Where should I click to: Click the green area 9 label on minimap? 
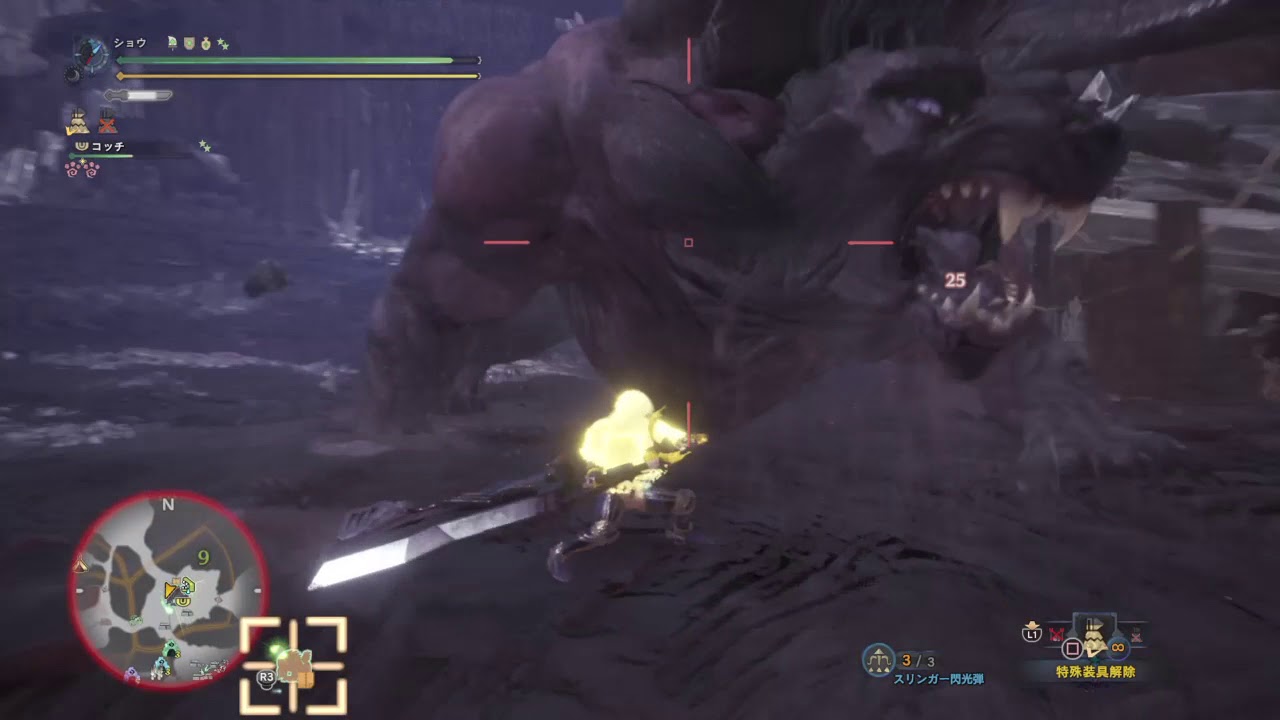203,557
